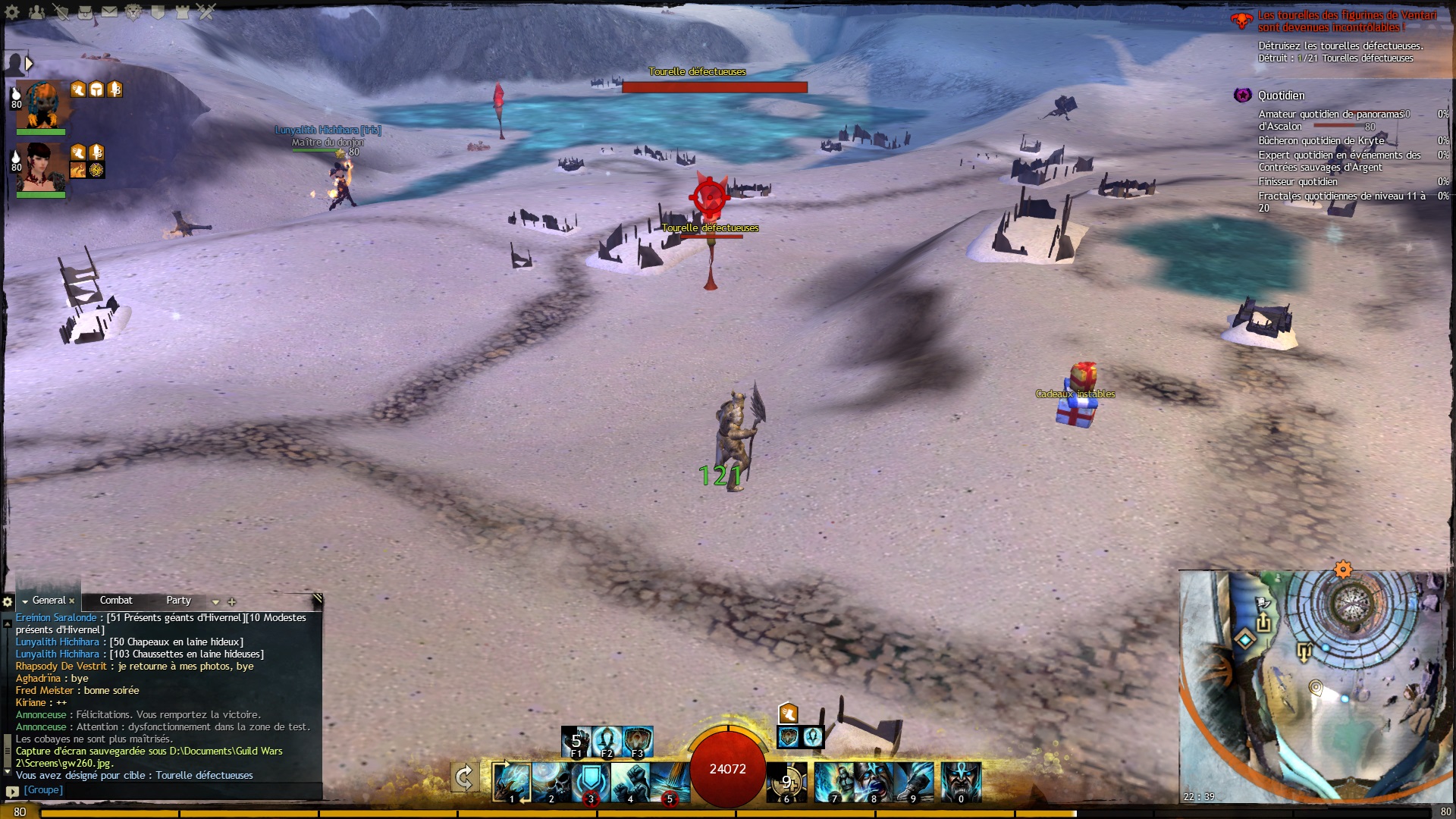Add a new chat tab with plus

[232, 602]
